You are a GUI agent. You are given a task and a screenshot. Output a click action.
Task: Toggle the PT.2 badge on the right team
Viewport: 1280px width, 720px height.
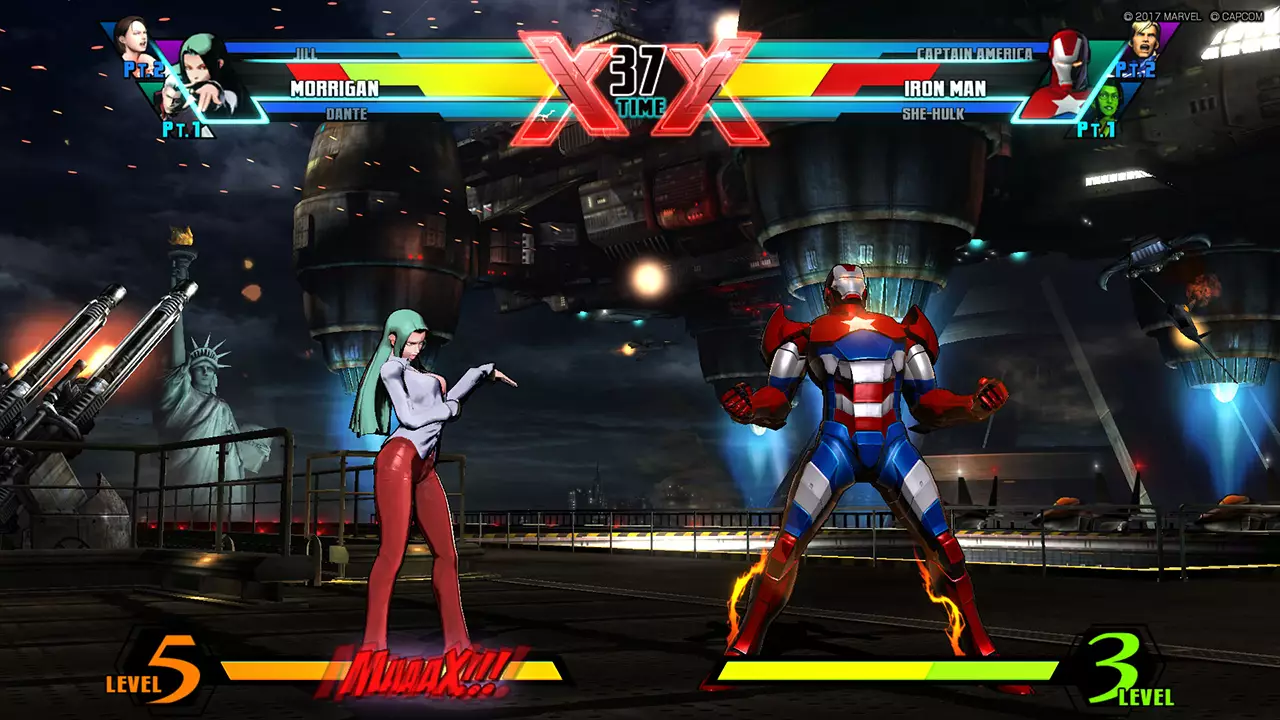tap(1135, 70)
